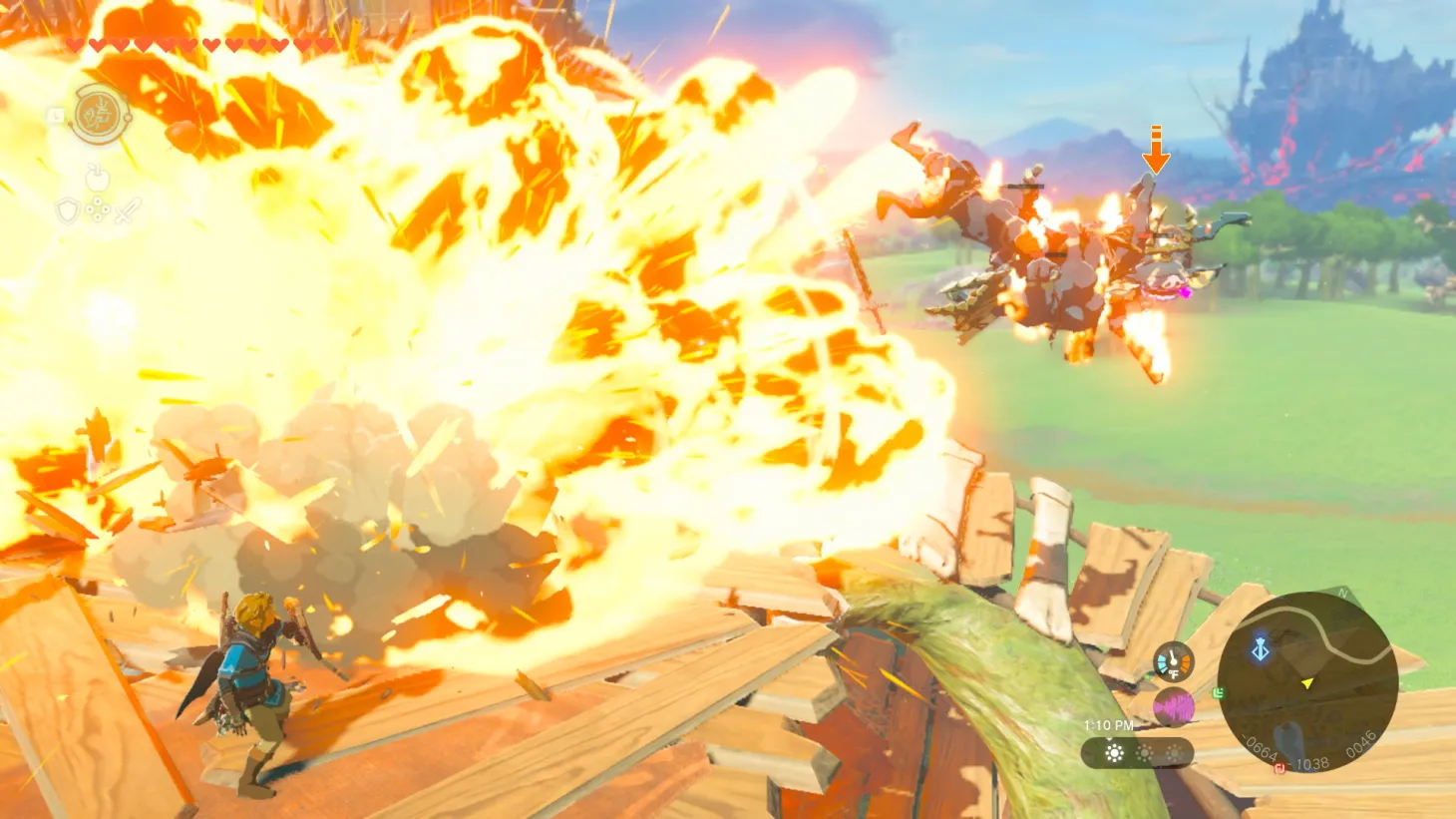Click the -0664 coordinate readout
This screenshot has height=819, width=1456.
point(1259,748)
